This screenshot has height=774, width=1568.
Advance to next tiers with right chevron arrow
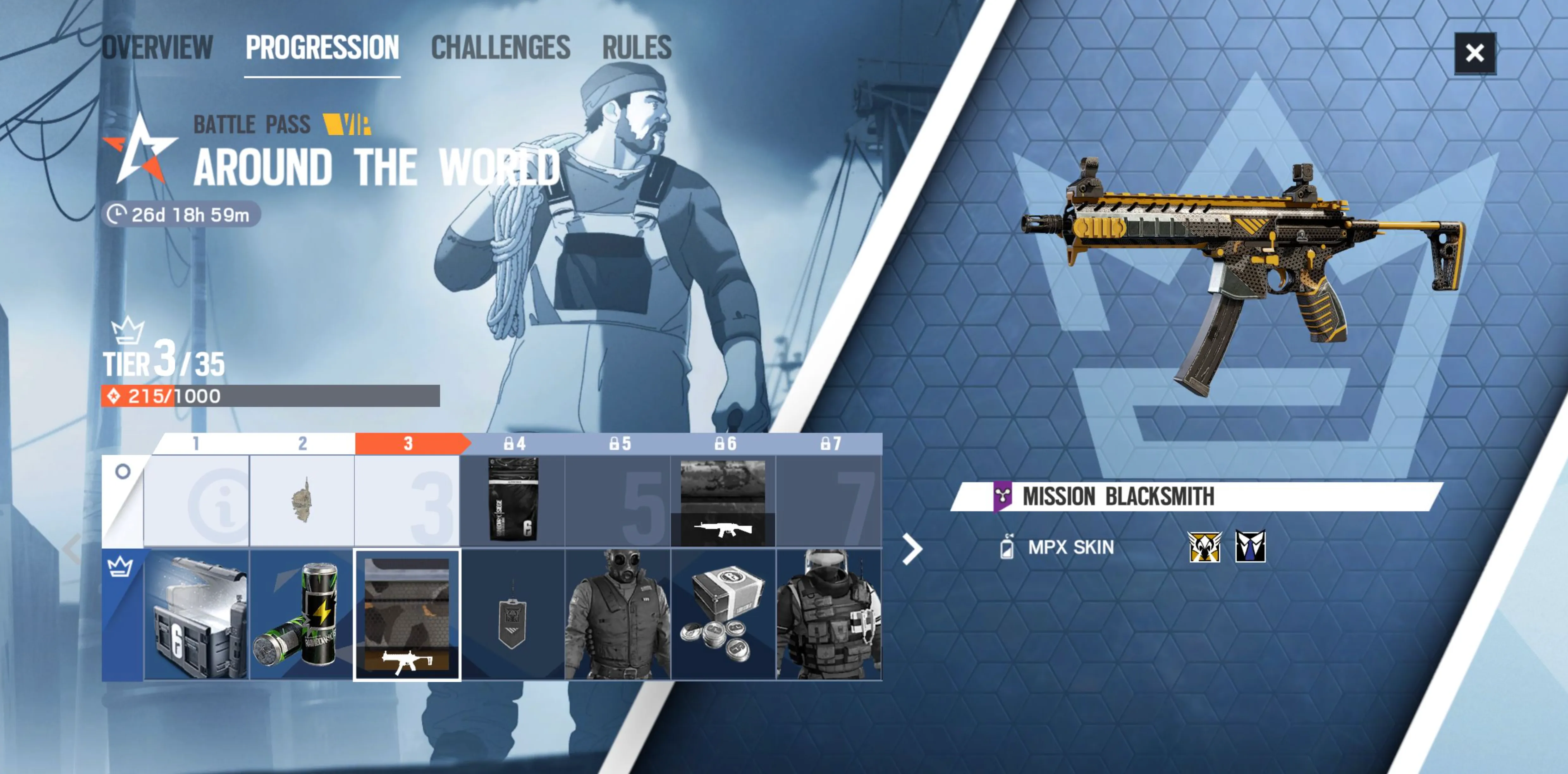tap(912, 549)
